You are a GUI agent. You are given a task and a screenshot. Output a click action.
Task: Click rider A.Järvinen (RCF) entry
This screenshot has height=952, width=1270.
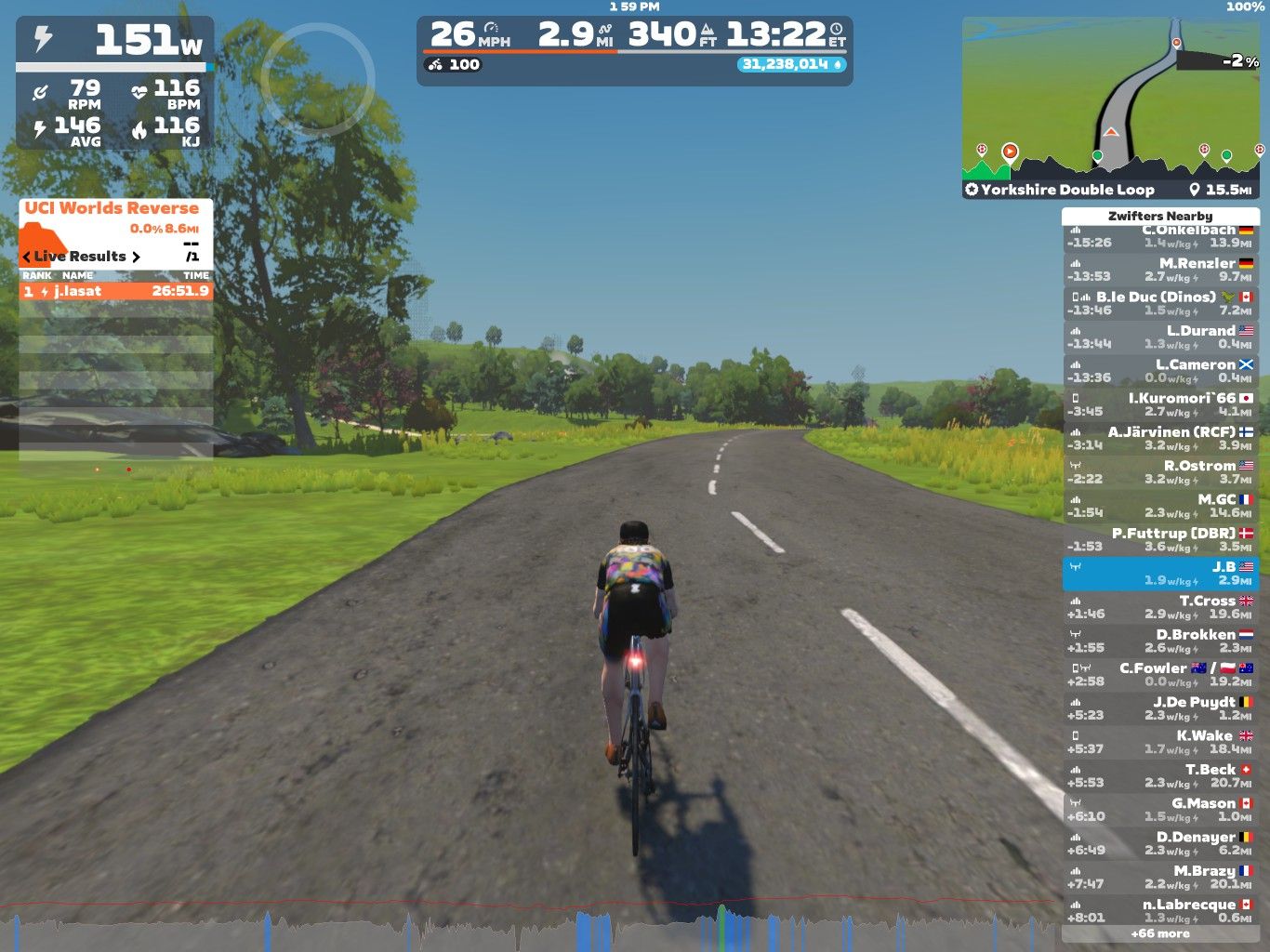[1160, 438]
